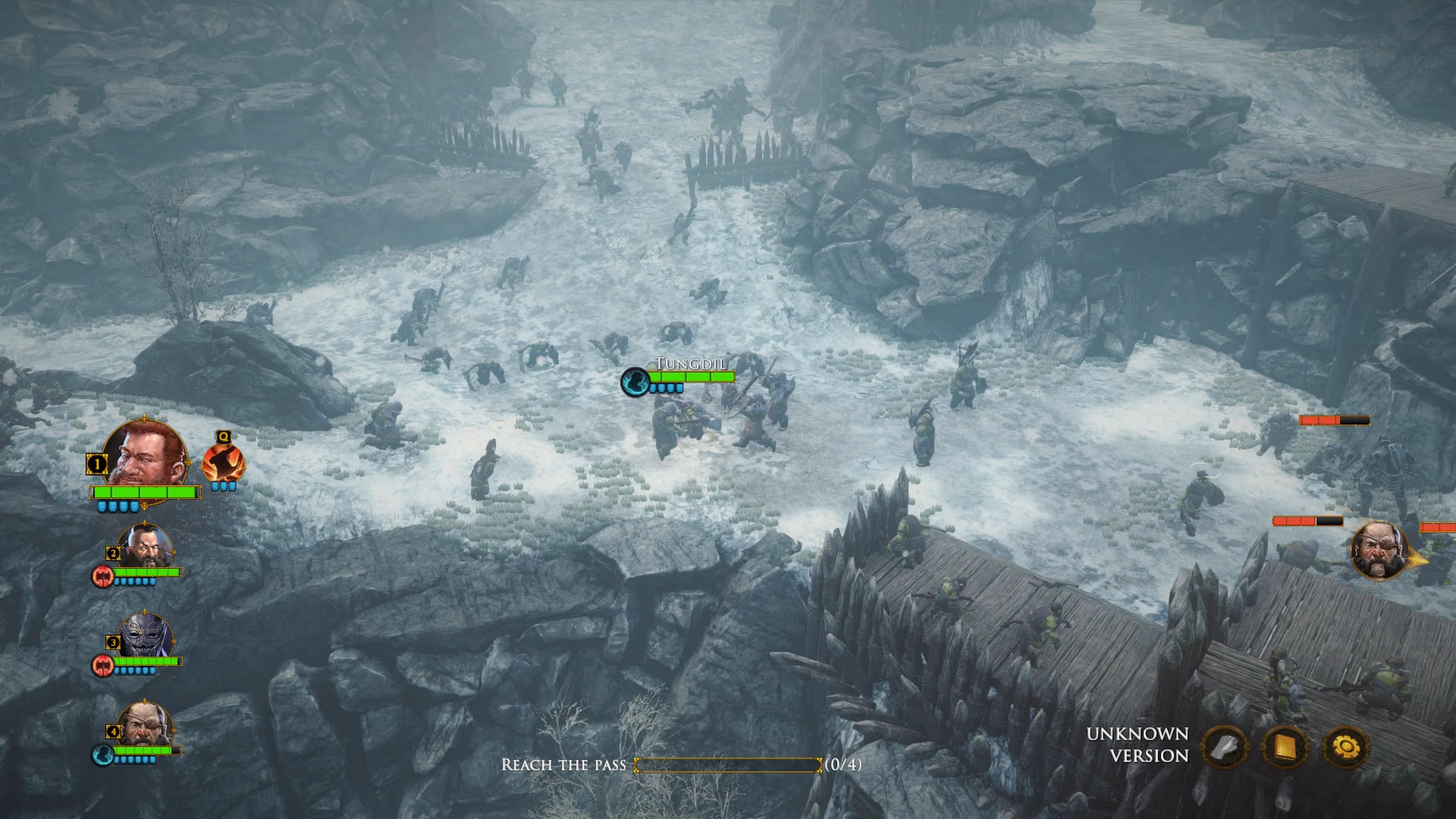Click the off-screen eyepatch dwarf indicator portrait
1456x819 pixels.
1379,550
